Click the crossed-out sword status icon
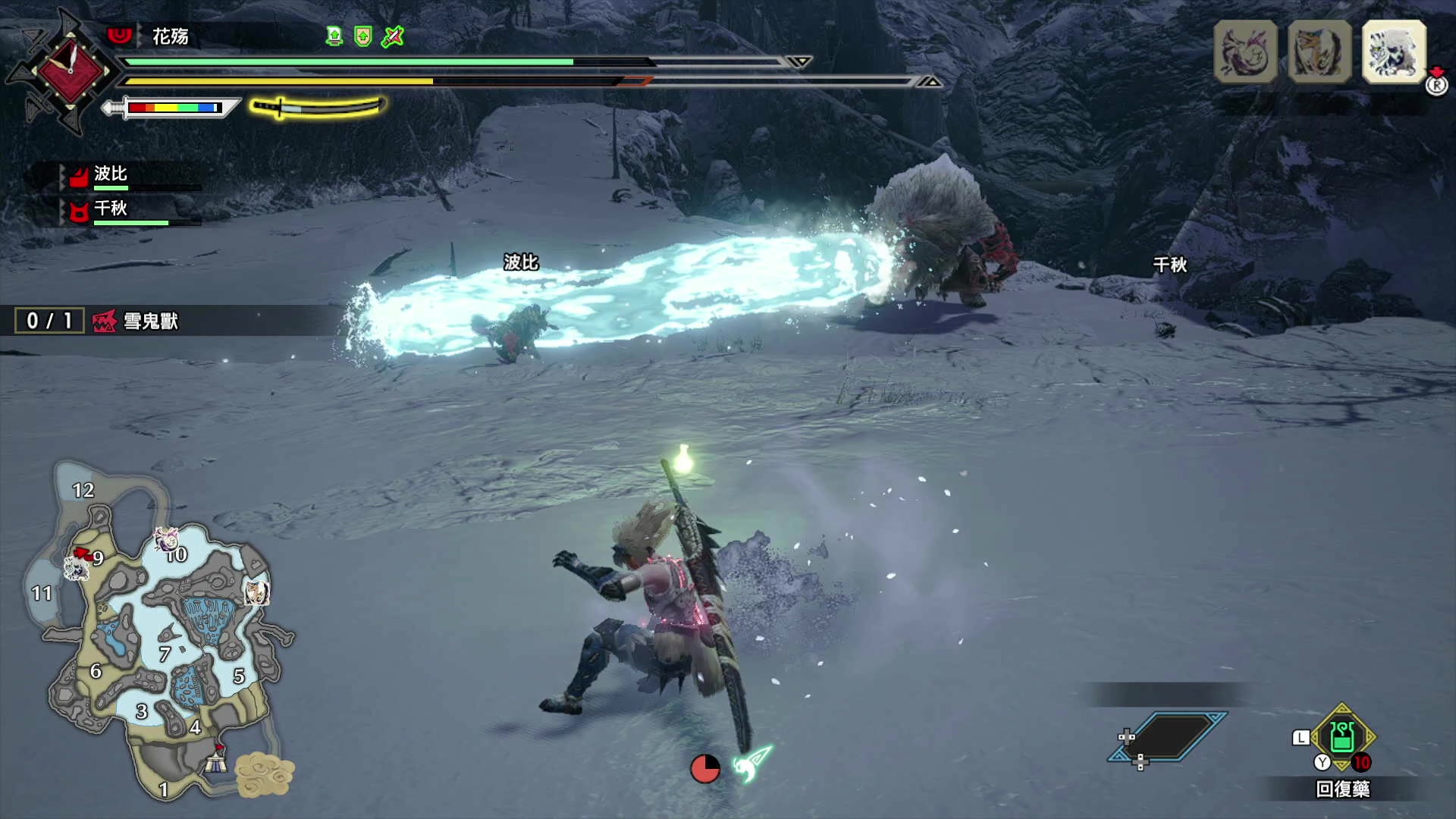 [393, 36]
